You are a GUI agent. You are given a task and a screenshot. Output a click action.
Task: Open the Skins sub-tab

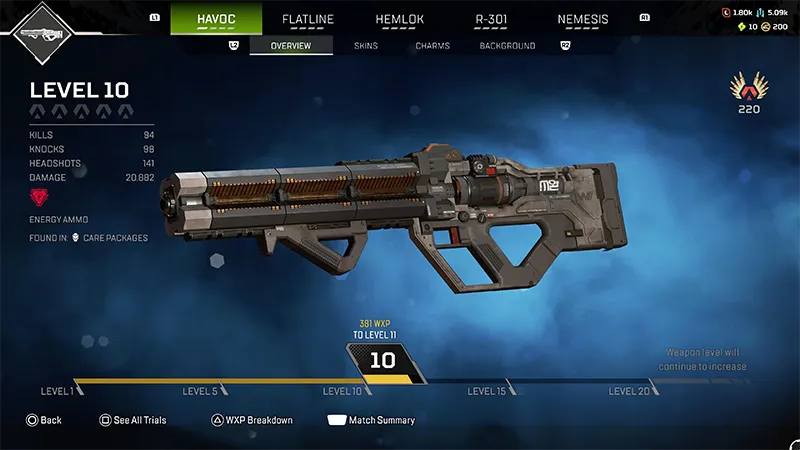[x=366, y=46]
